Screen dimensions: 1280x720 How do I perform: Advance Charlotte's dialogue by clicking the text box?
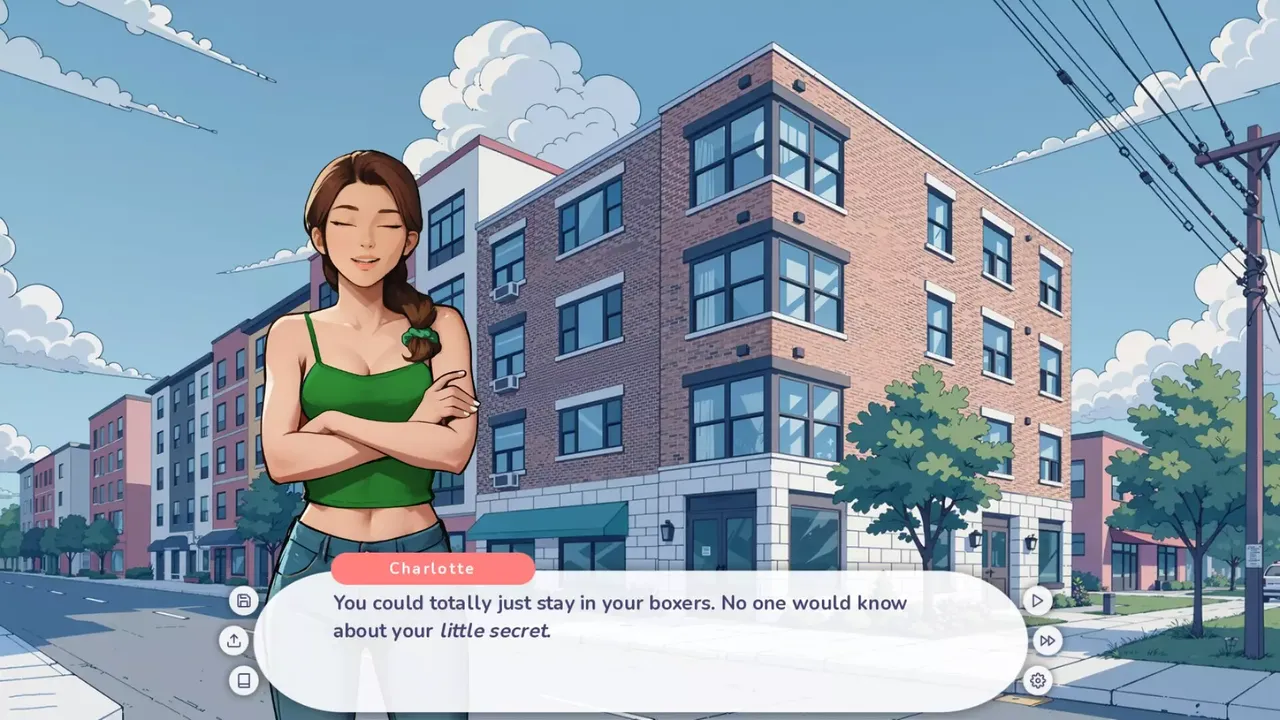[640, 650]
